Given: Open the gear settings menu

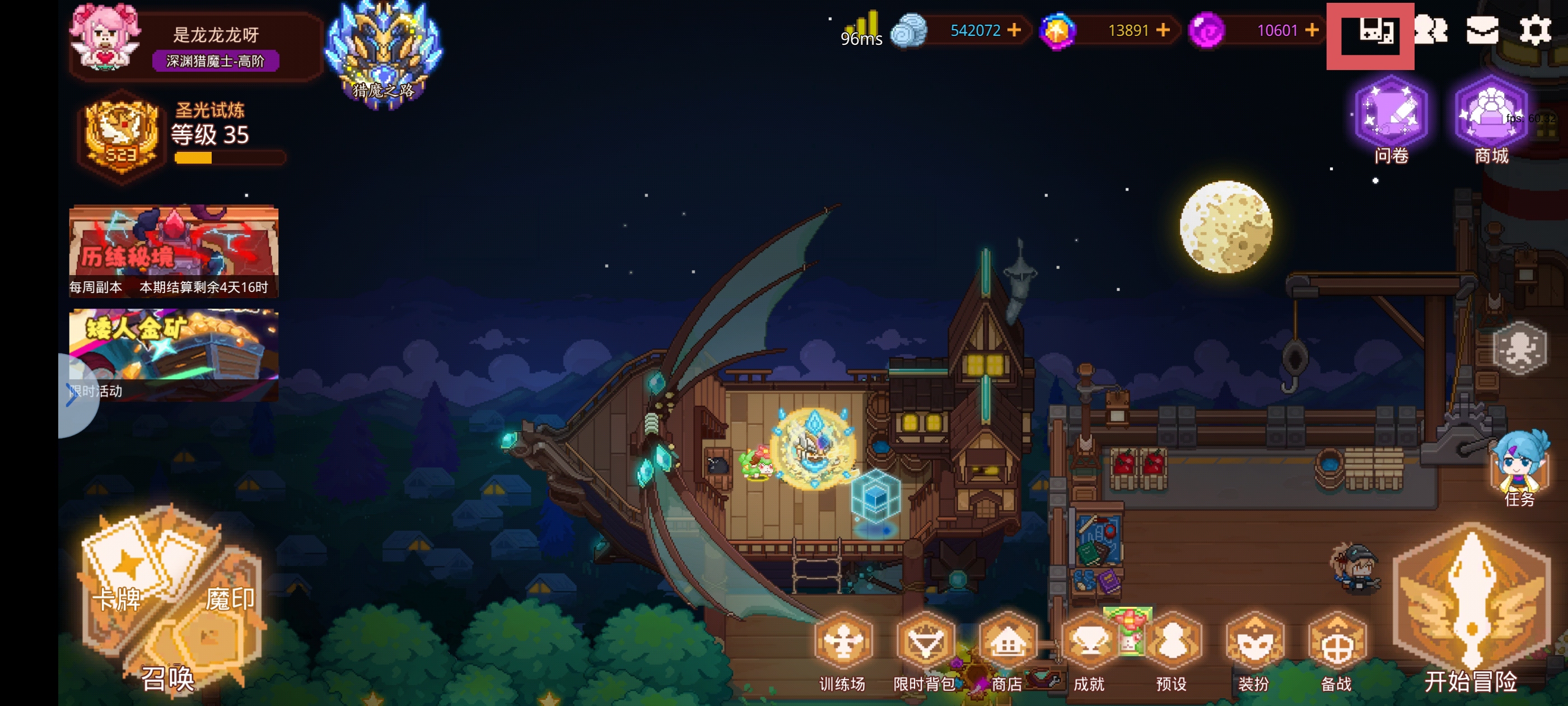Looking at the screenshot, I should (1534, 30).
